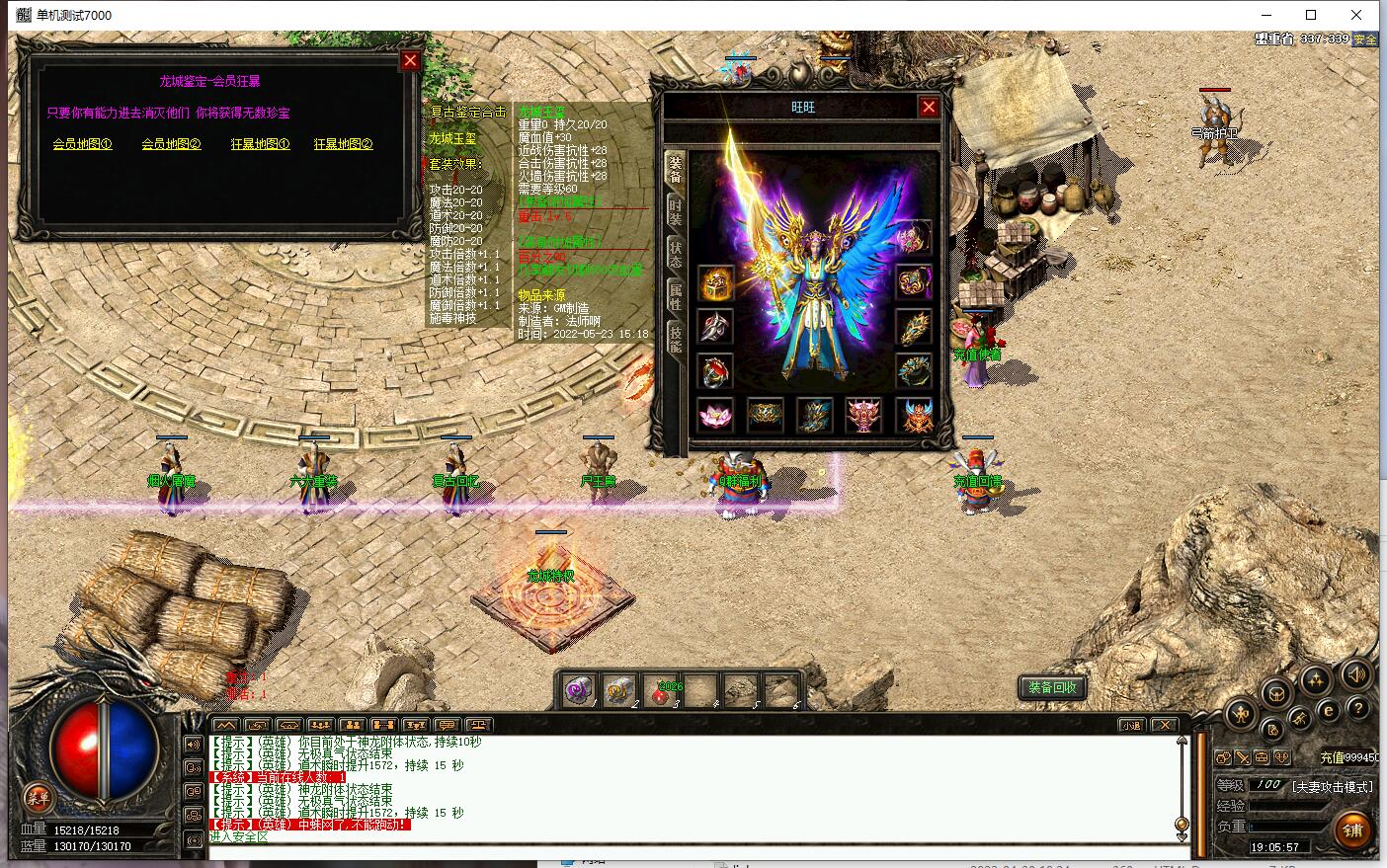1387x868 pixels.
Task: Open the 状态 tab
Action: [676, 253]
